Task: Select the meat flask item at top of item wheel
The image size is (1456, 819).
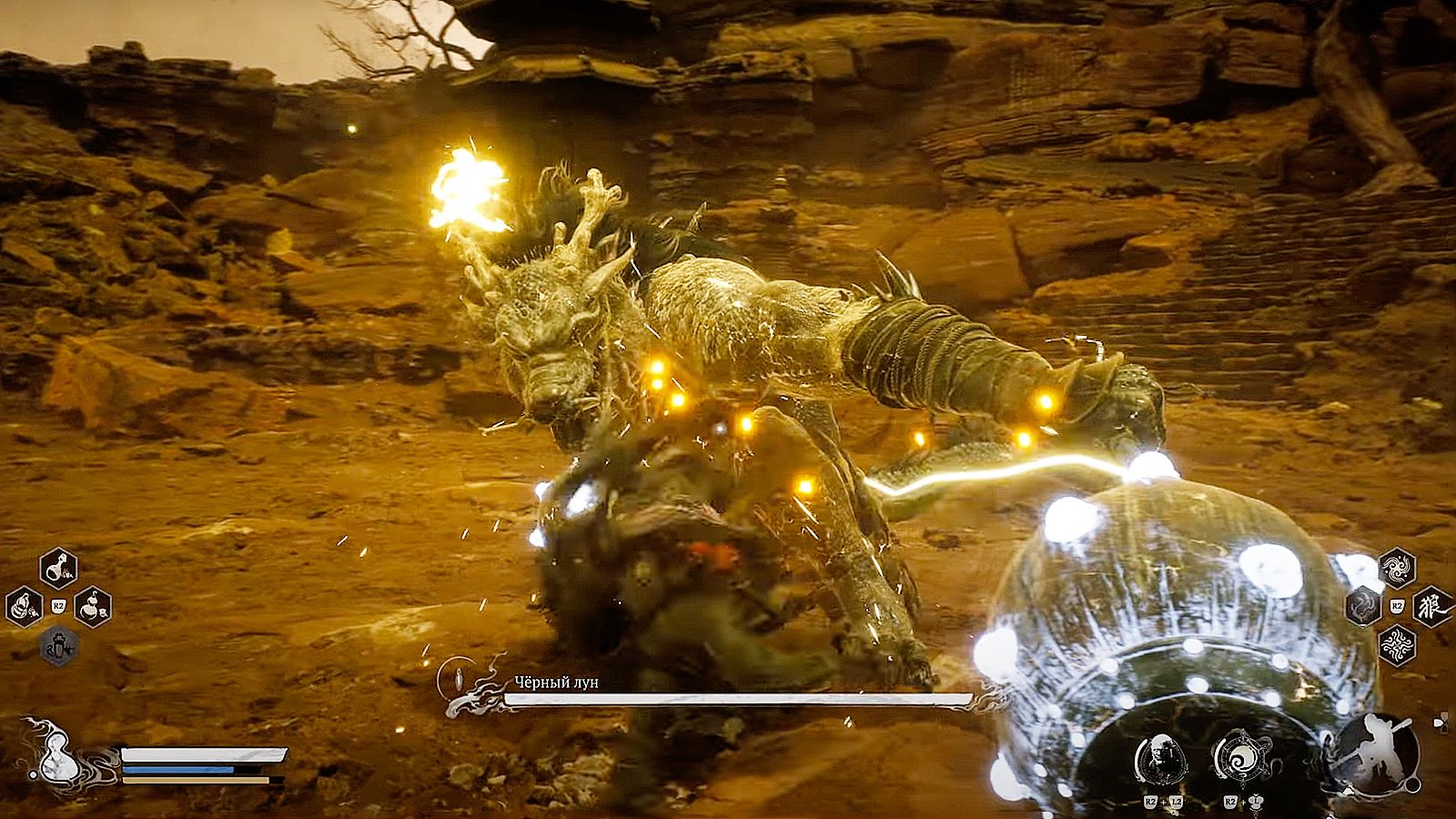Action: pyautogui.click(x=59, y=570)
